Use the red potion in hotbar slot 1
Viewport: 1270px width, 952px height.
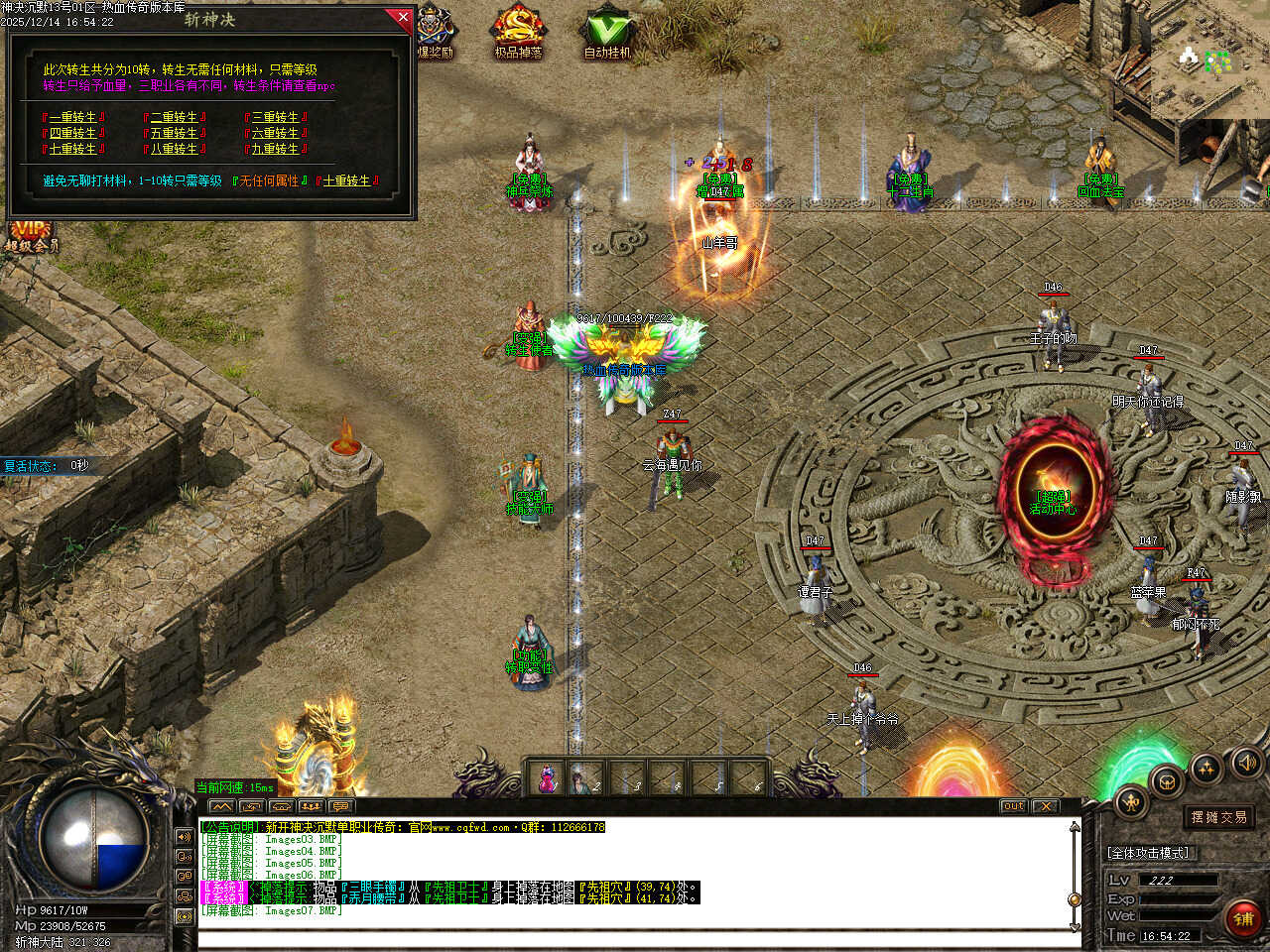(547, 778)
